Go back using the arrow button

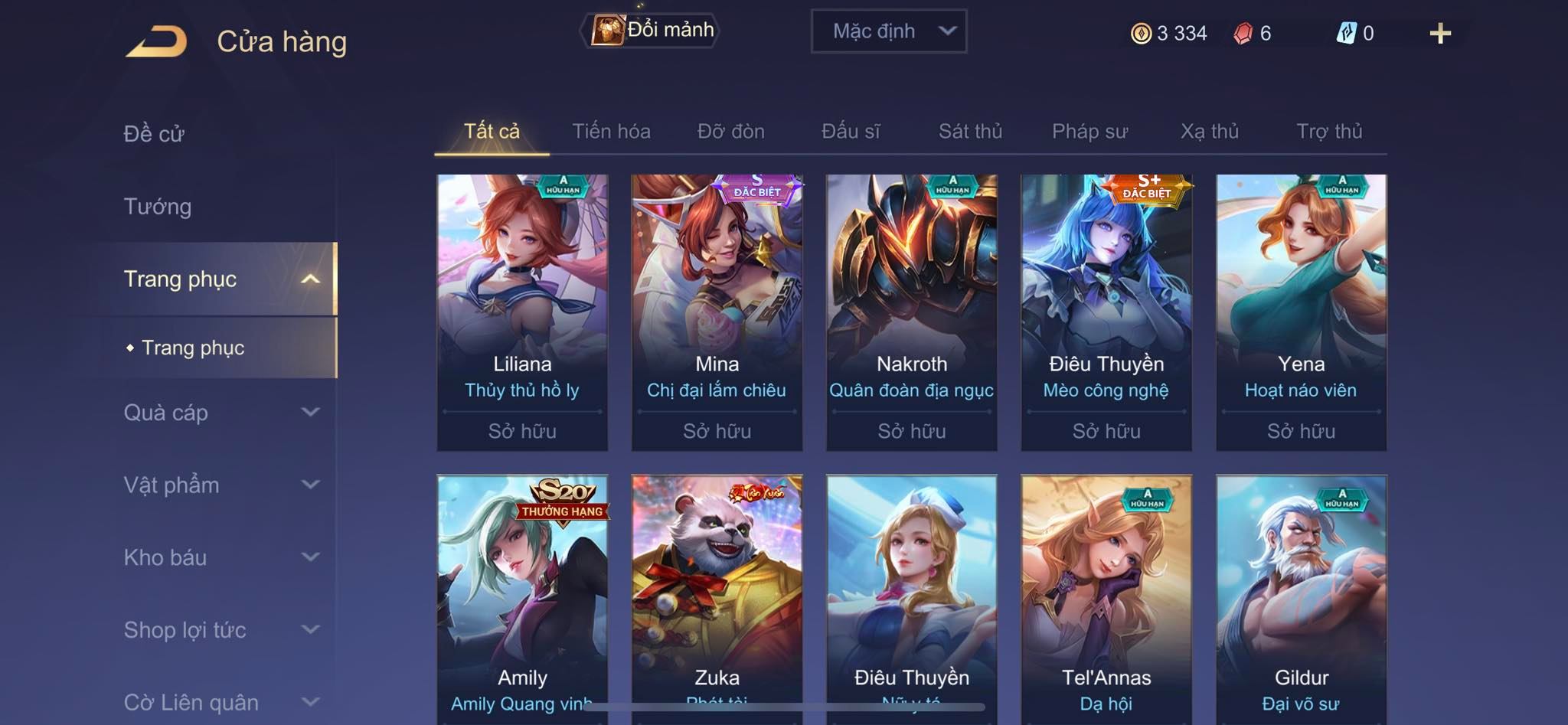tap(157, 41)
